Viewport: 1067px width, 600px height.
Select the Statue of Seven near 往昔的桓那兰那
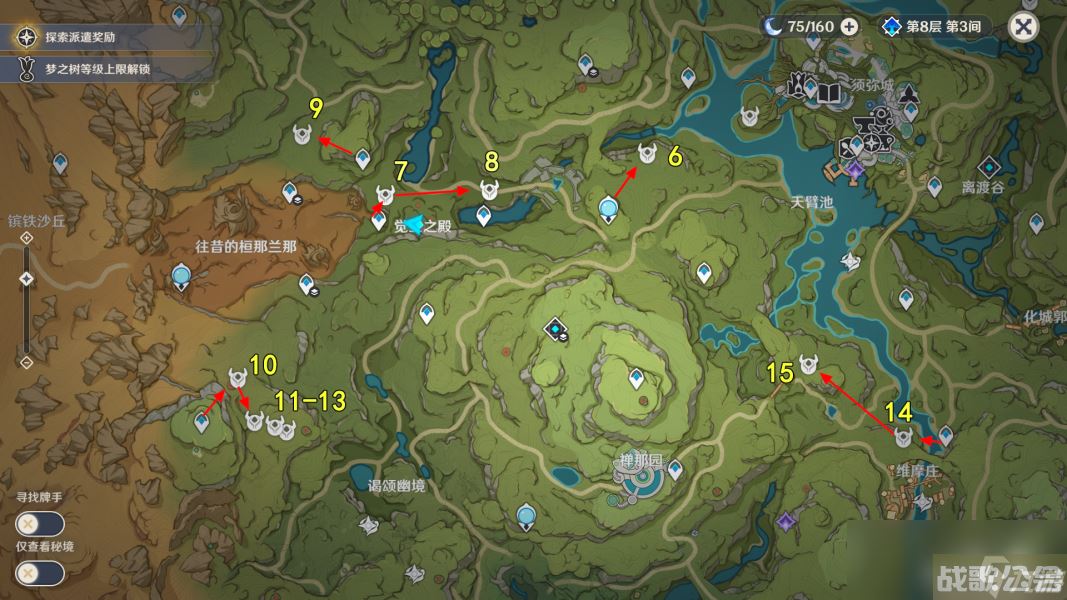click(x=181, y=276)
